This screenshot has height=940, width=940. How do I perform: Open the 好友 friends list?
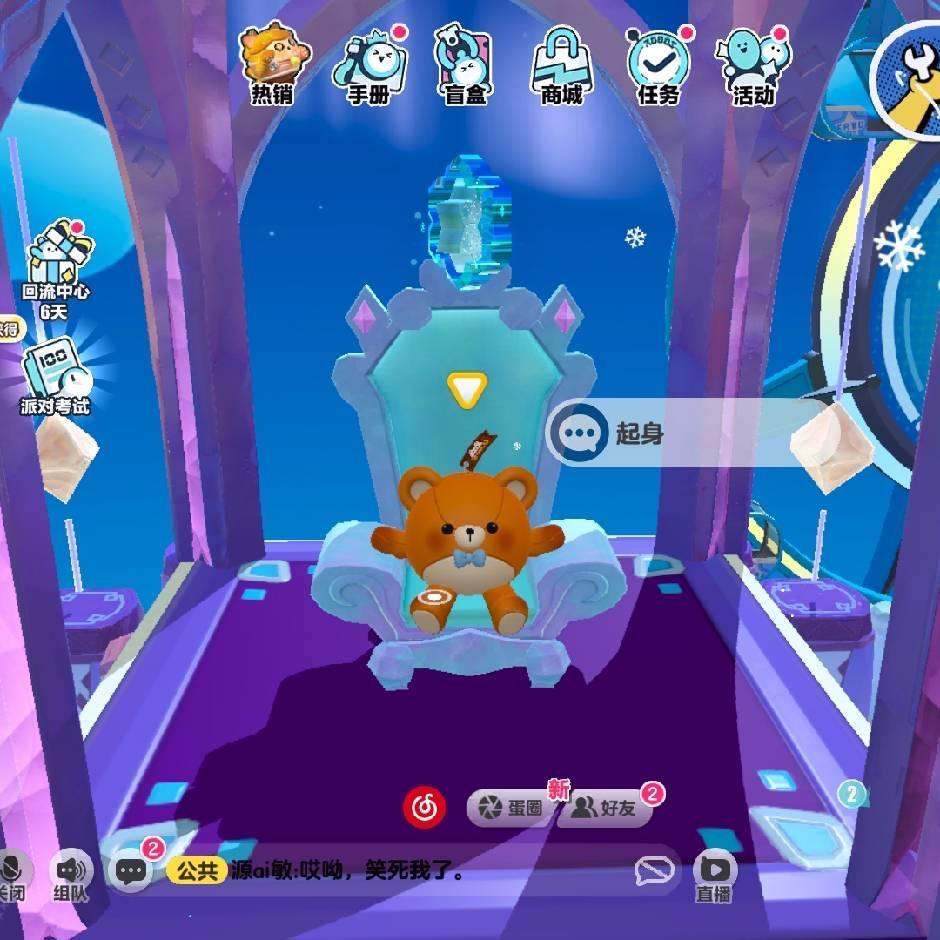coord(607,808)
